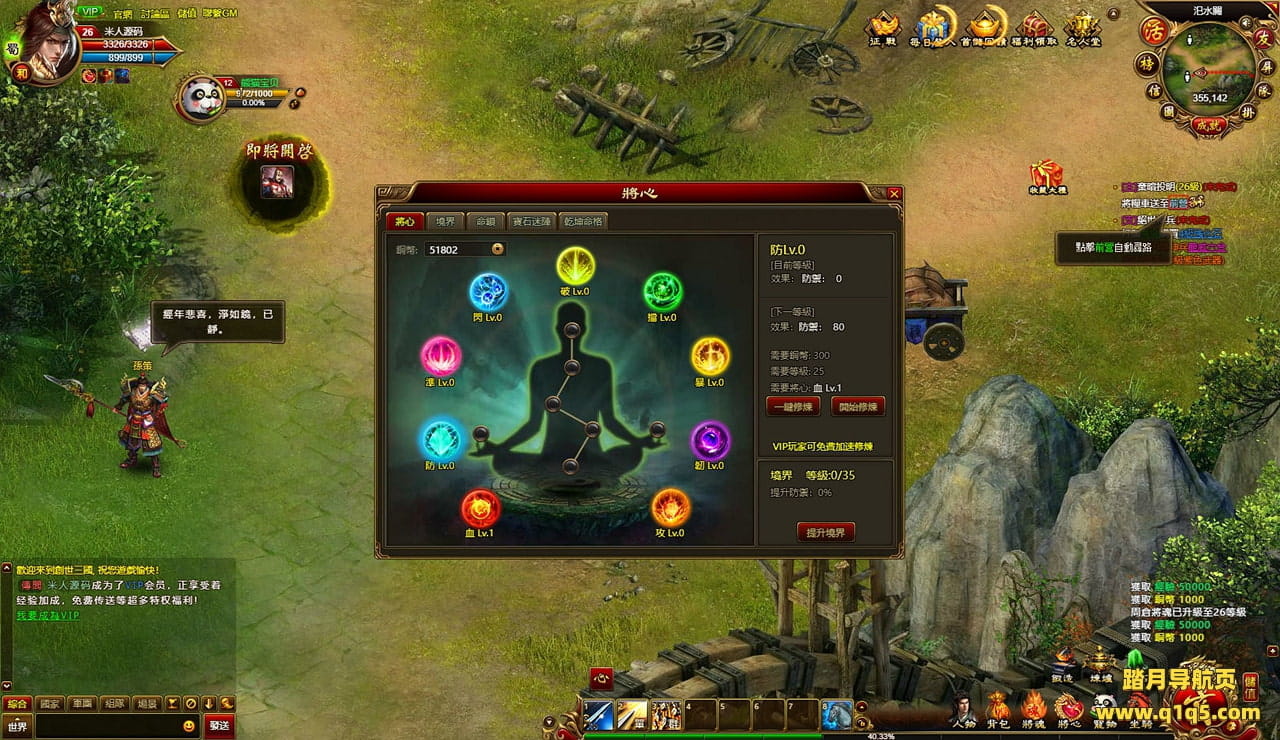Pick the cyan 防 Lv.0 orb

coord(440,441)
